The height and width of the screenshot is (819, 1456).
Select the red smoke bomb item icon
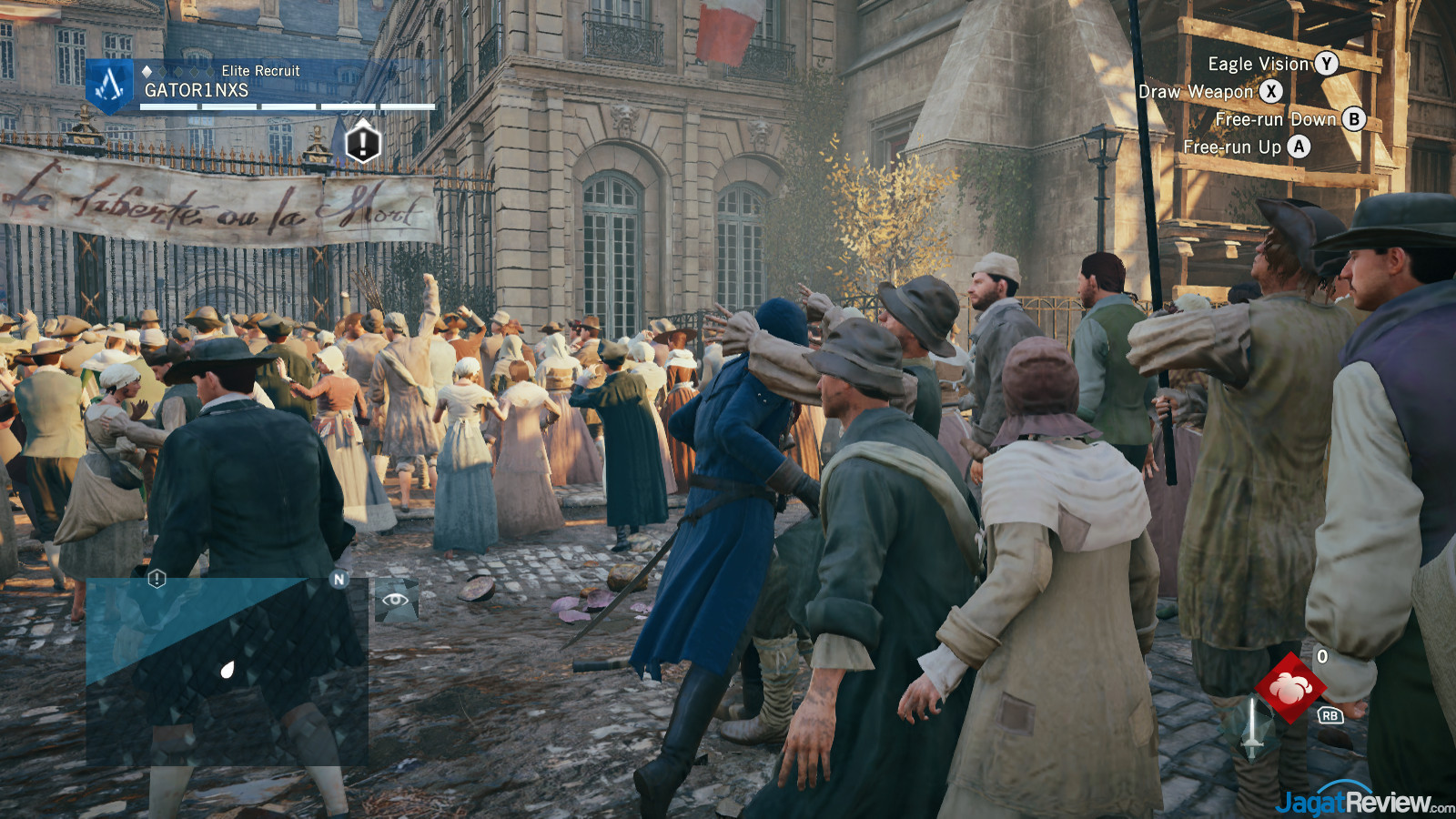(1289, 688)
